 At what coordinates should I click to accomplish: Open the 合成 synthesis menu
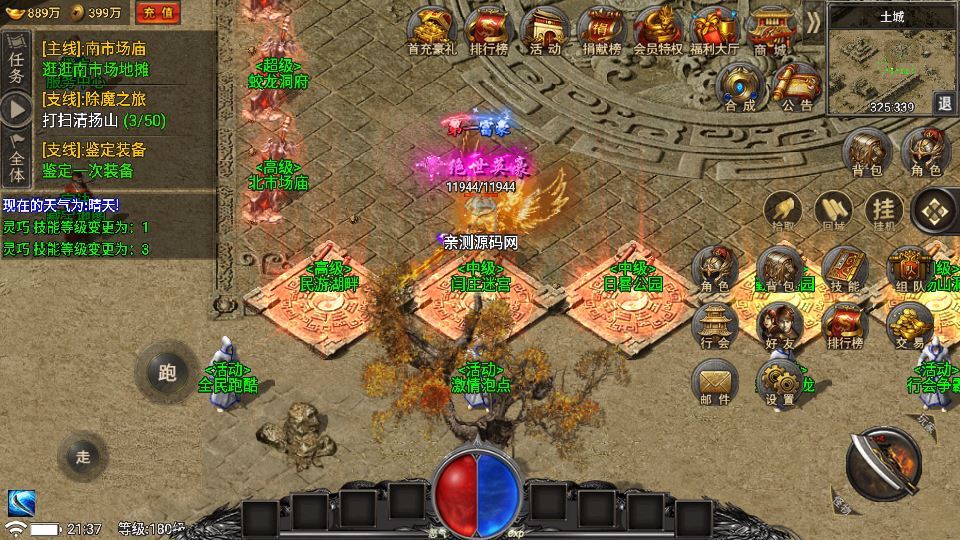click(x=741, y=87)
